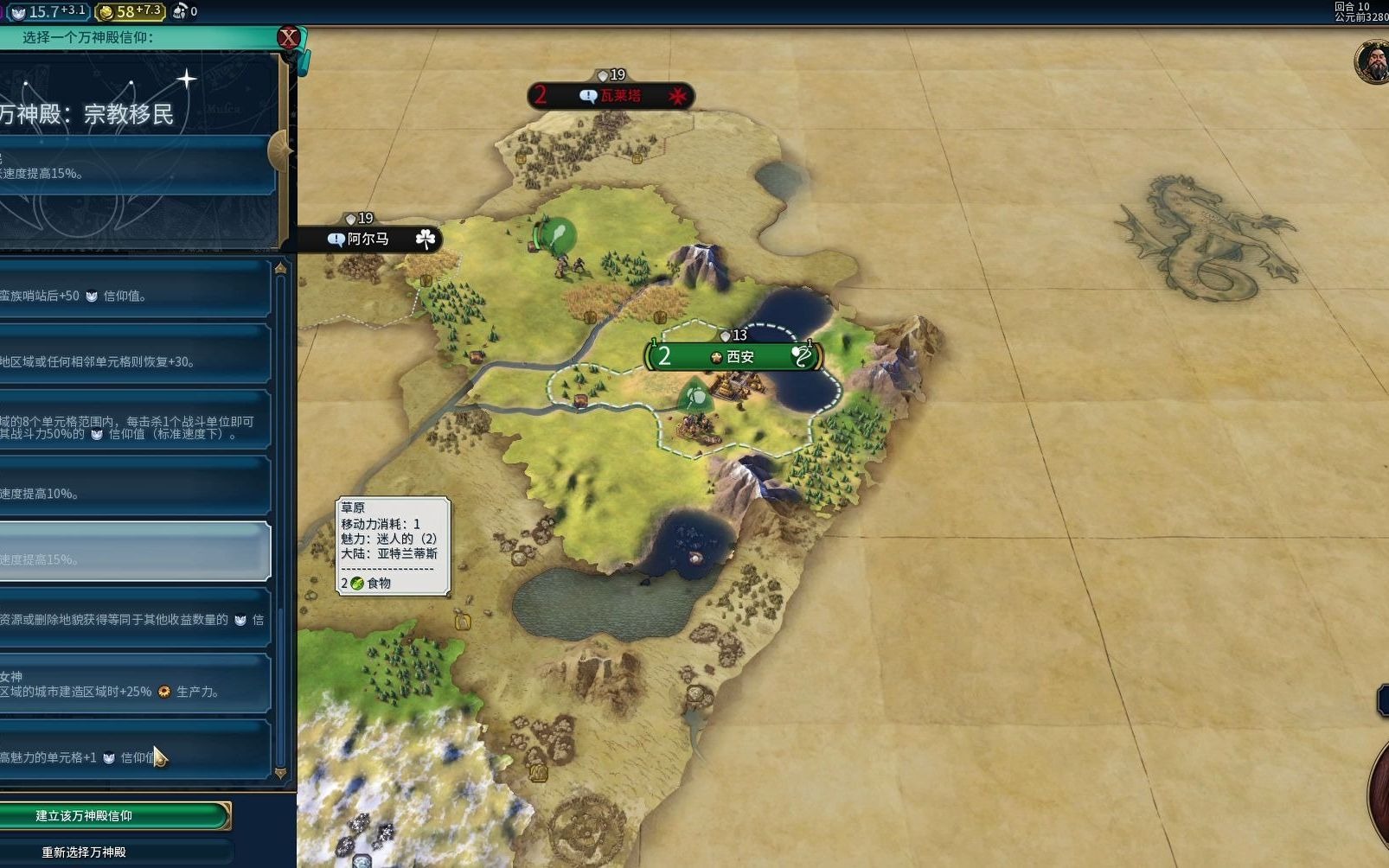1389x868 pixels.
Task: Close the pantheon selection panel
Action: coord(288,37)
